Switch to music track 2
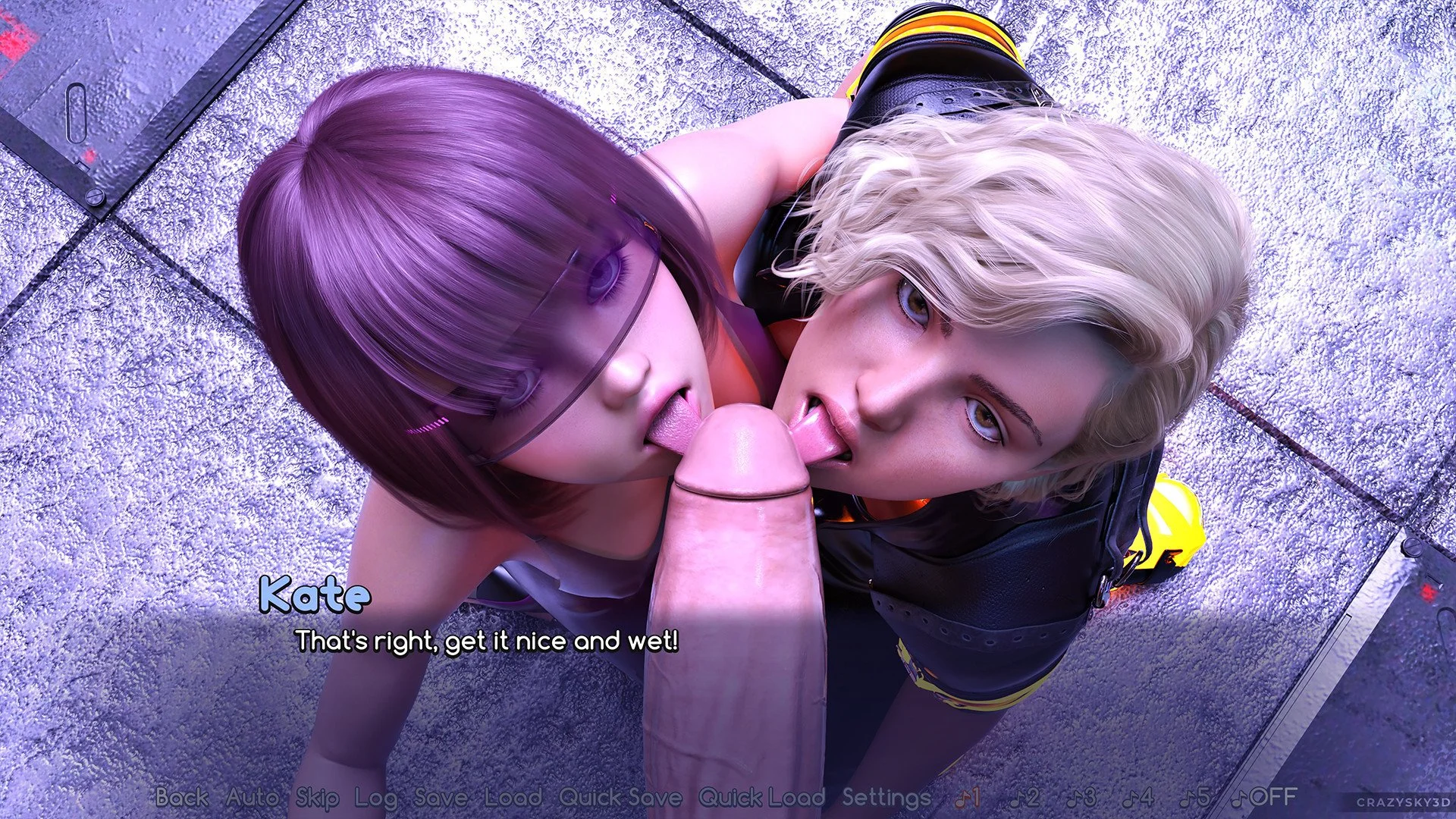 (x=1025, y=797)
